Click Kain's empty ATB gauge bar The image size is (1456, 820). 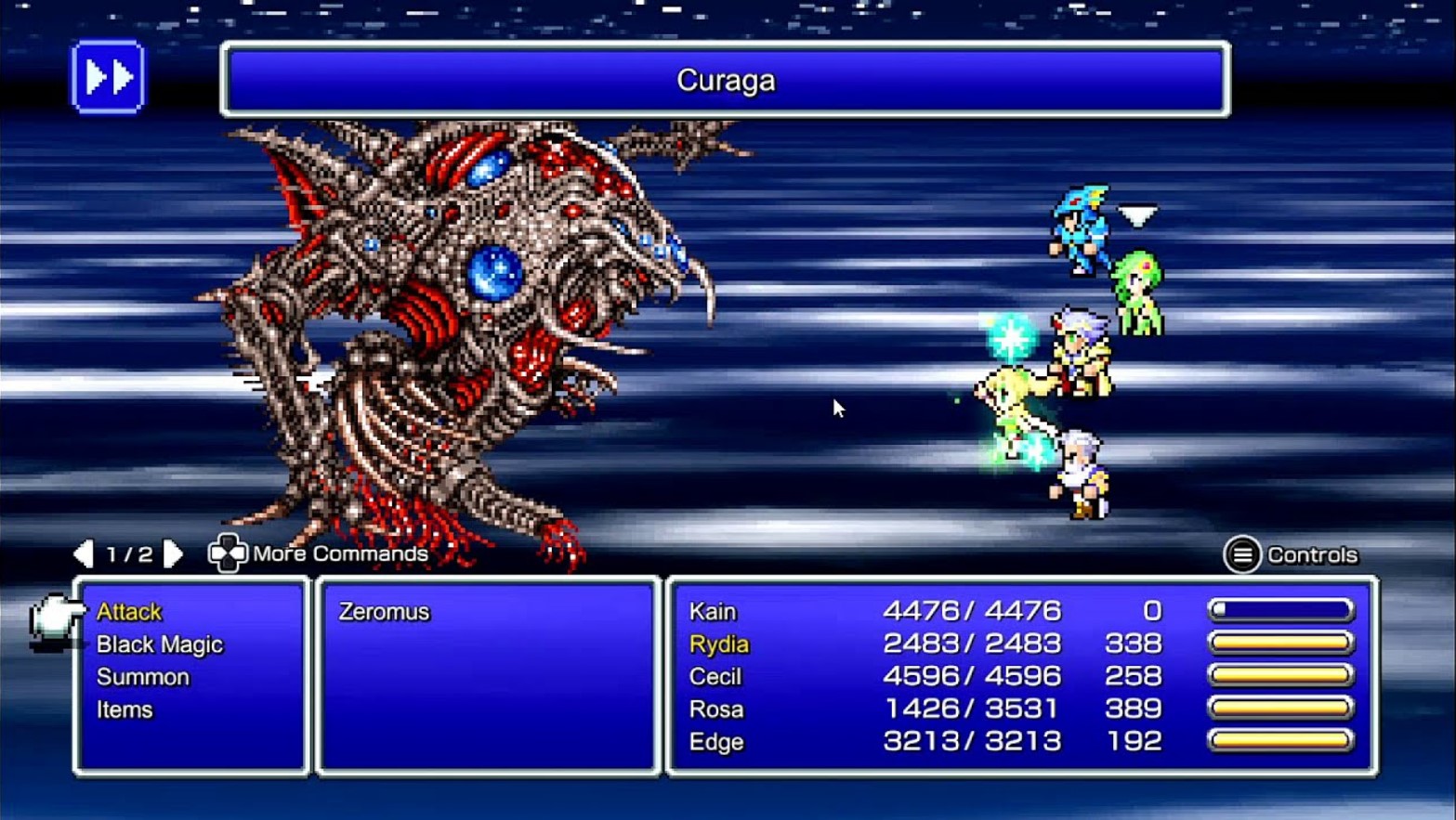pyautogui.click(x=1279, y=608)
